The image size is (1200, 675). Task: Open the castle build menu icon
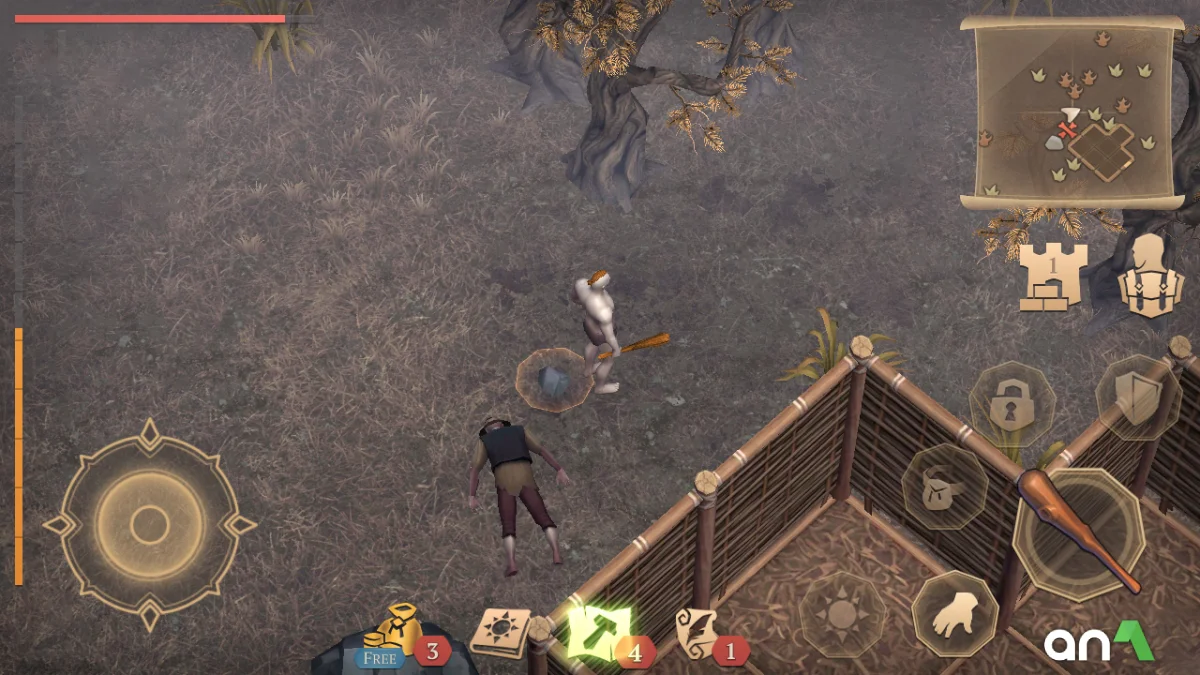tap(1050, 276)
